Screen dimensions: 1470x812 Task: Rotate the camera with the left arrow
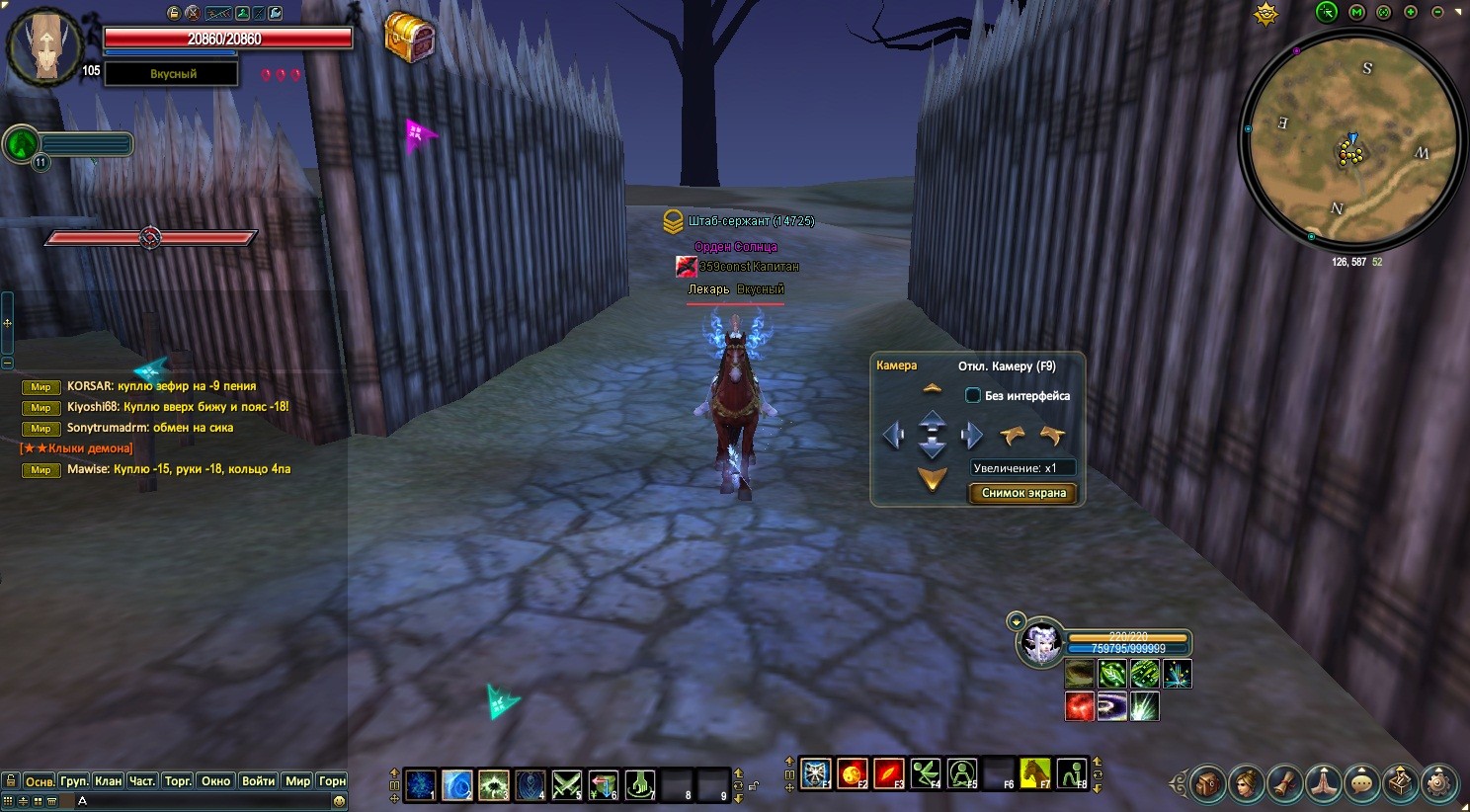coord(893,435)
